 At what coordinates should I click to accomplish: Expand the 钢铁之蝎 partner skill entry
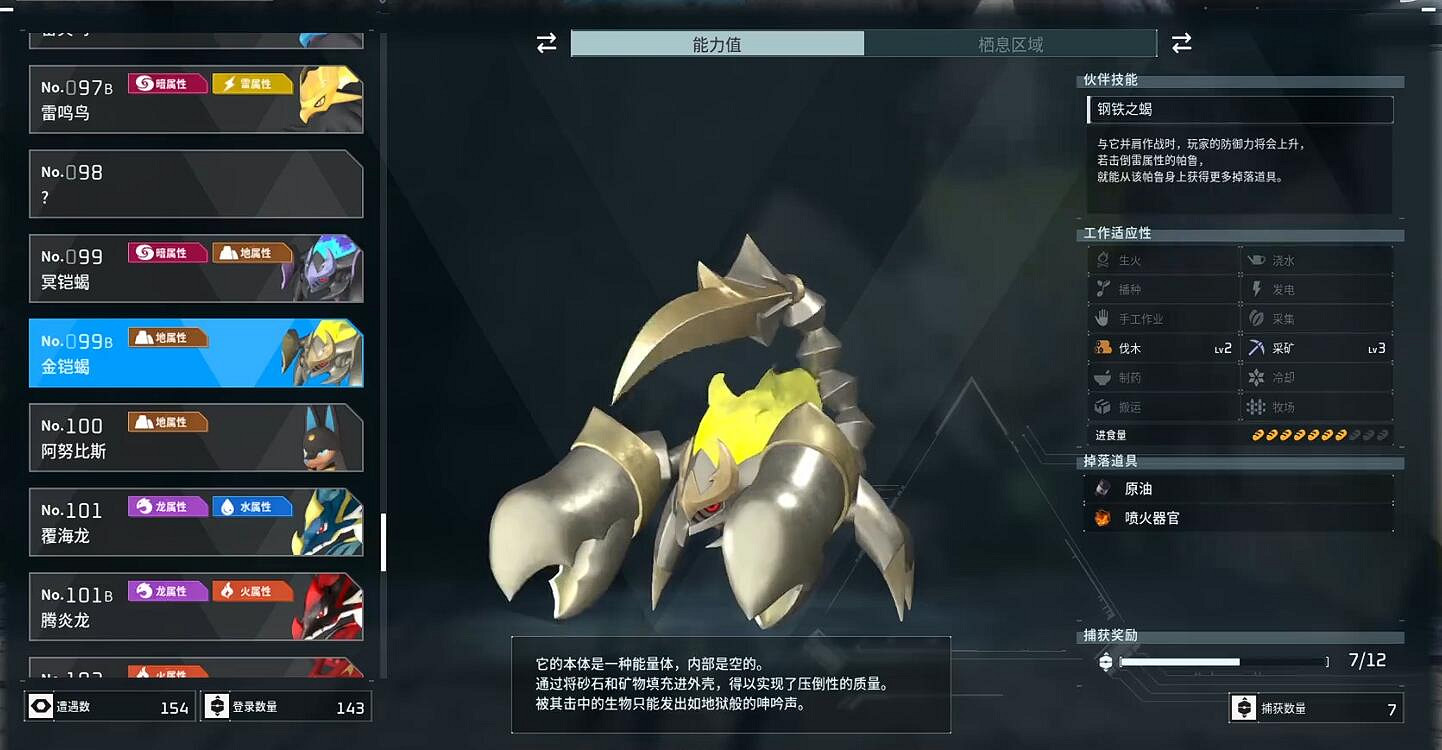tap(1240, 109)
